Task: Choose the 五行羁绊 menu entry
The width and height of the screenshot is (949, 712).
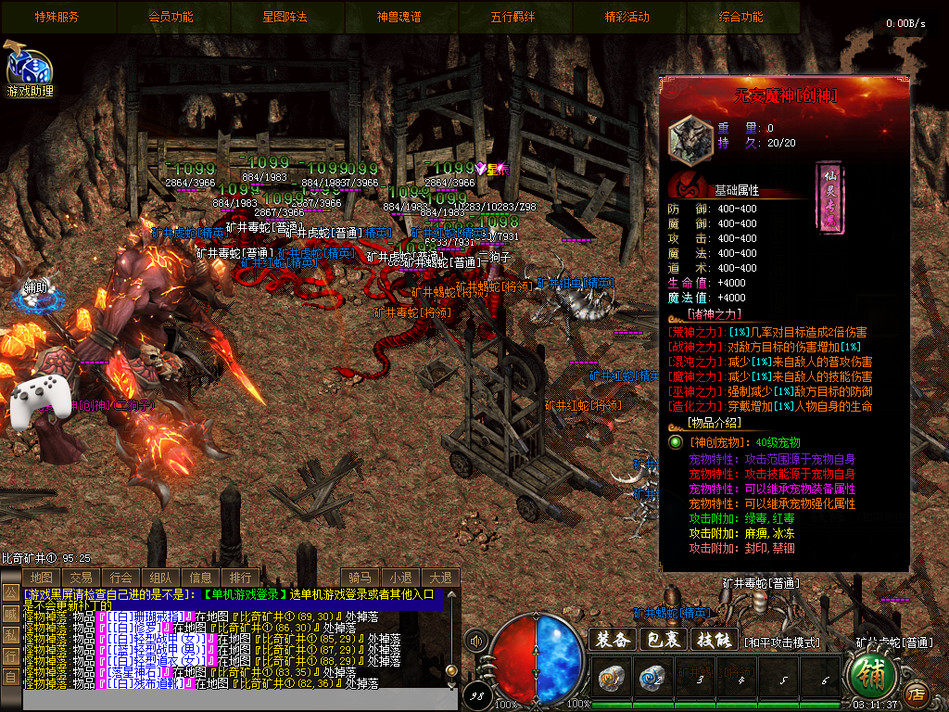Action: (x=513, y=17)
